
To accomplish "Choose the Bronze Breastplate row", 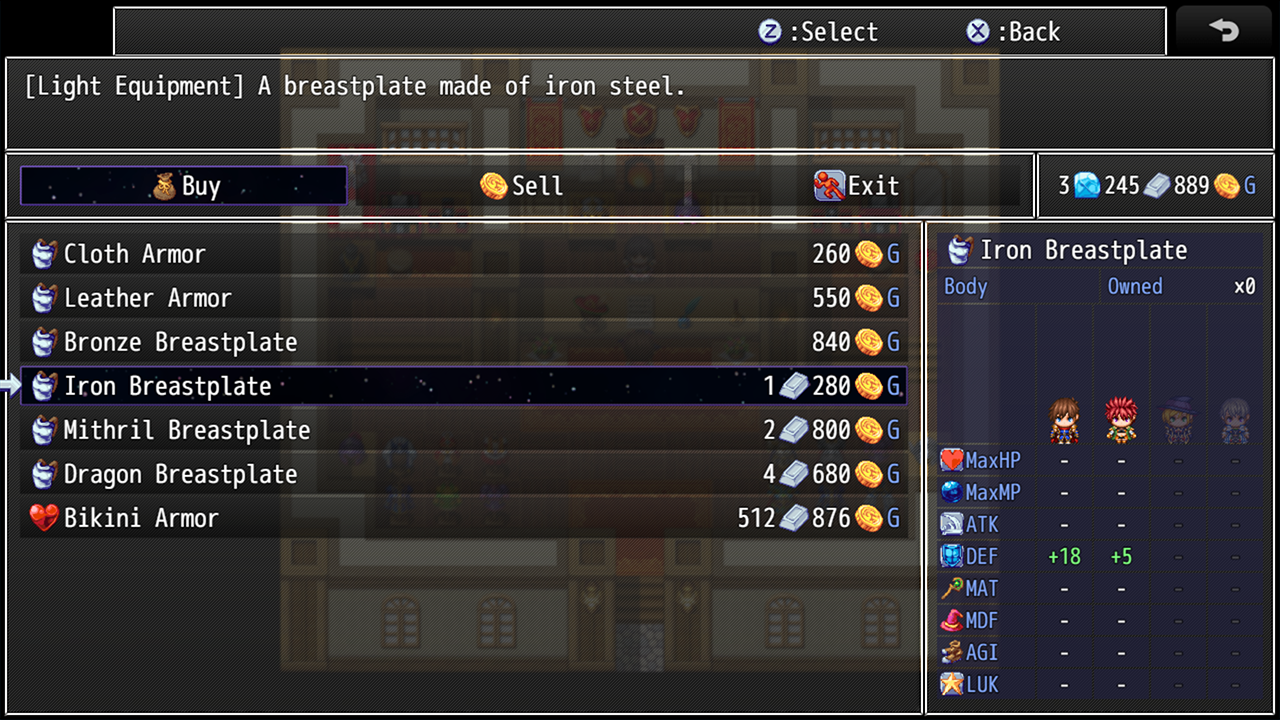I will click(x=463, y=342).
